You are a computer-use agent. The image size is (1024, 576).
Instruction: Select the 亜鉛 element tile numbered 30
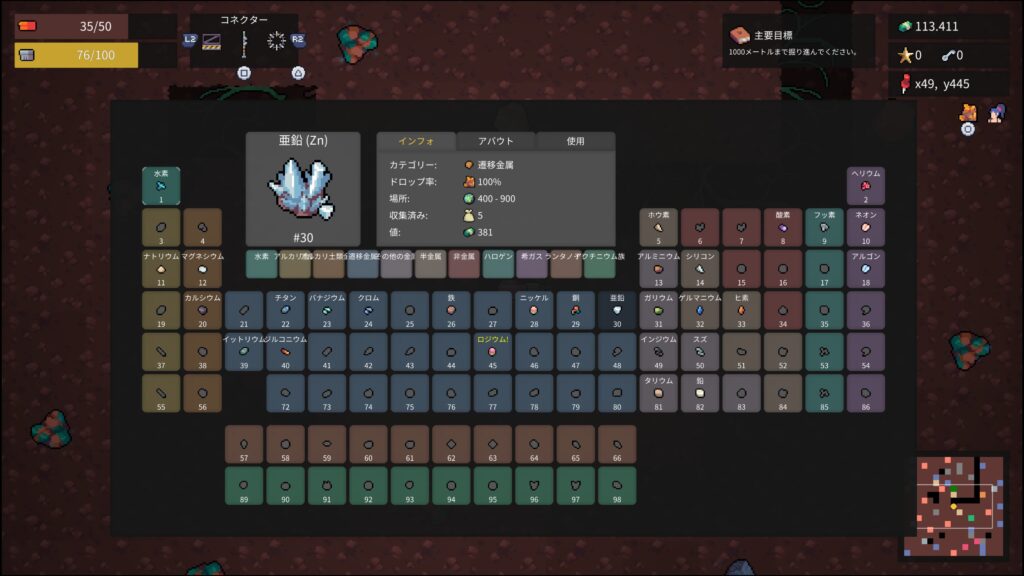tap(617, 311)
